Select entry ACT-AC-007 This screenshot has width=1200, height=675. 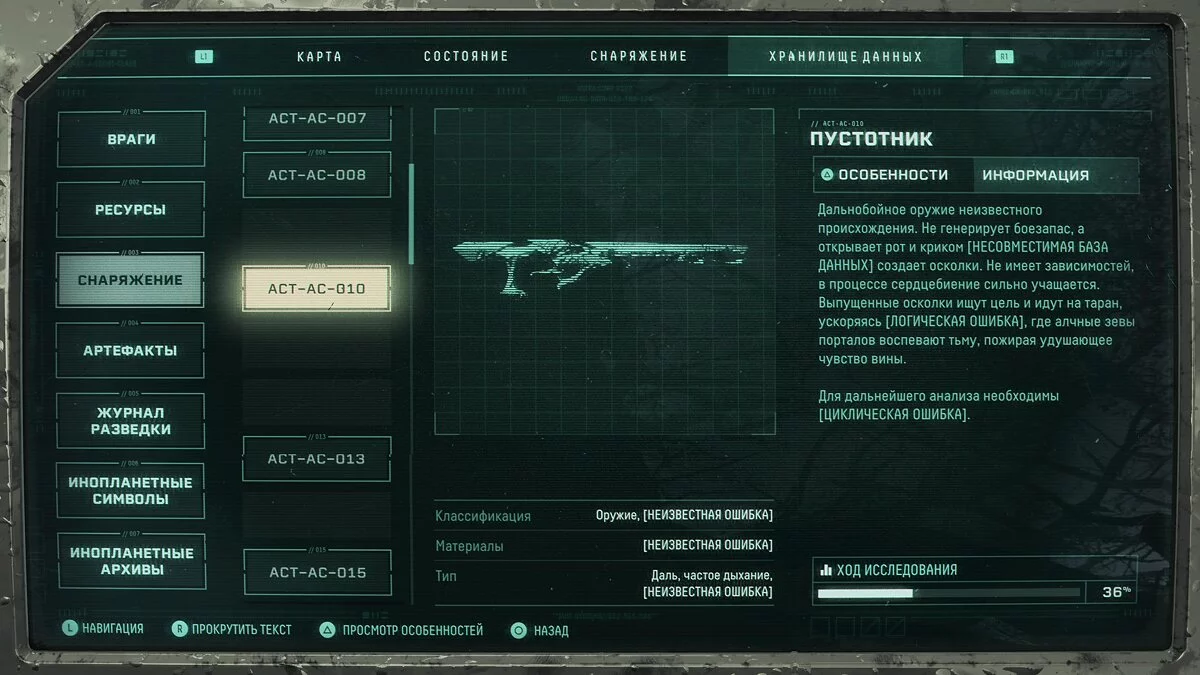tap(317, 120)
